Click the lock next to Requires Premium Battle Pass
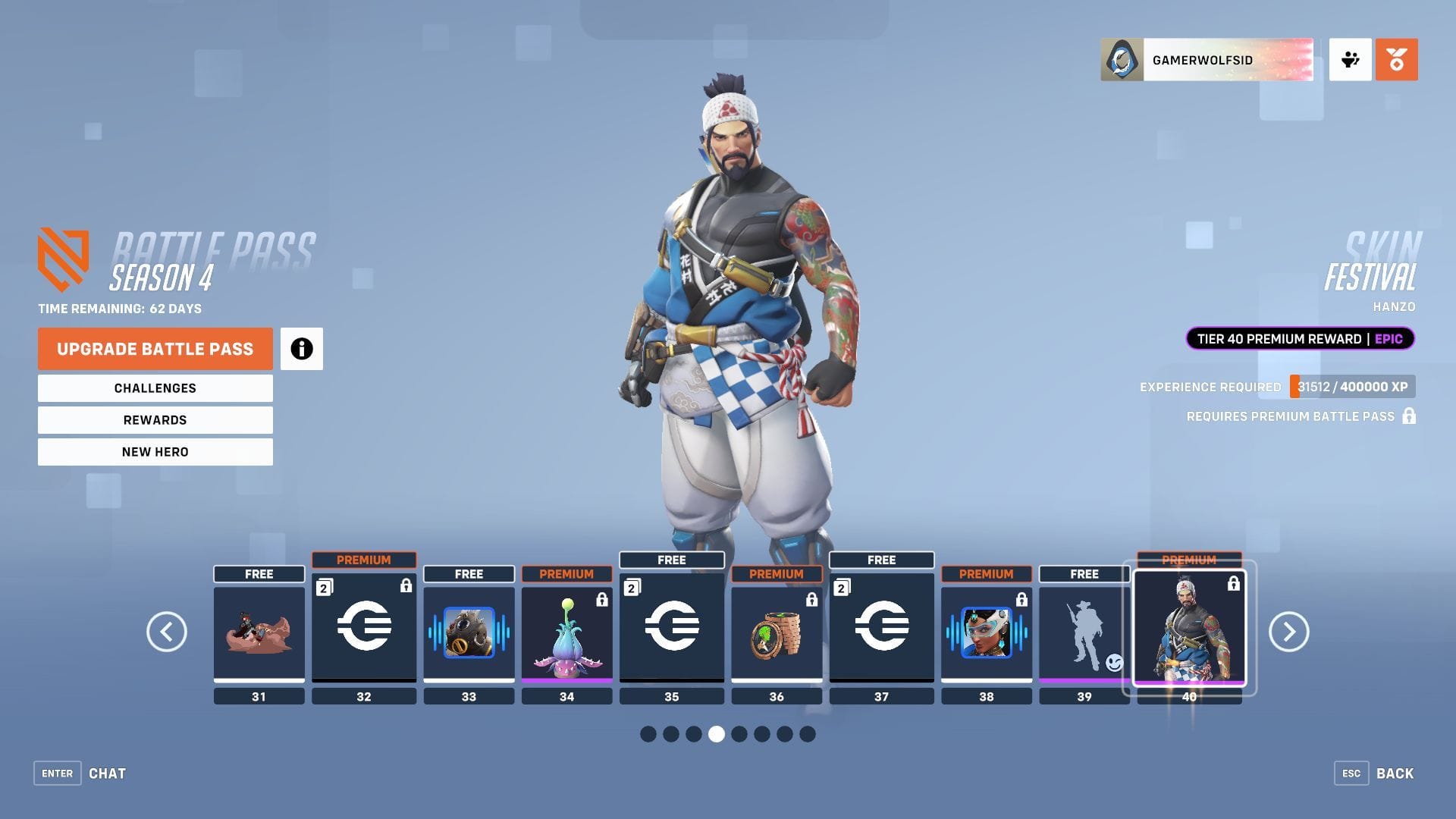The width and height of the screenshot is (1456, 819). click(1410, 416)
